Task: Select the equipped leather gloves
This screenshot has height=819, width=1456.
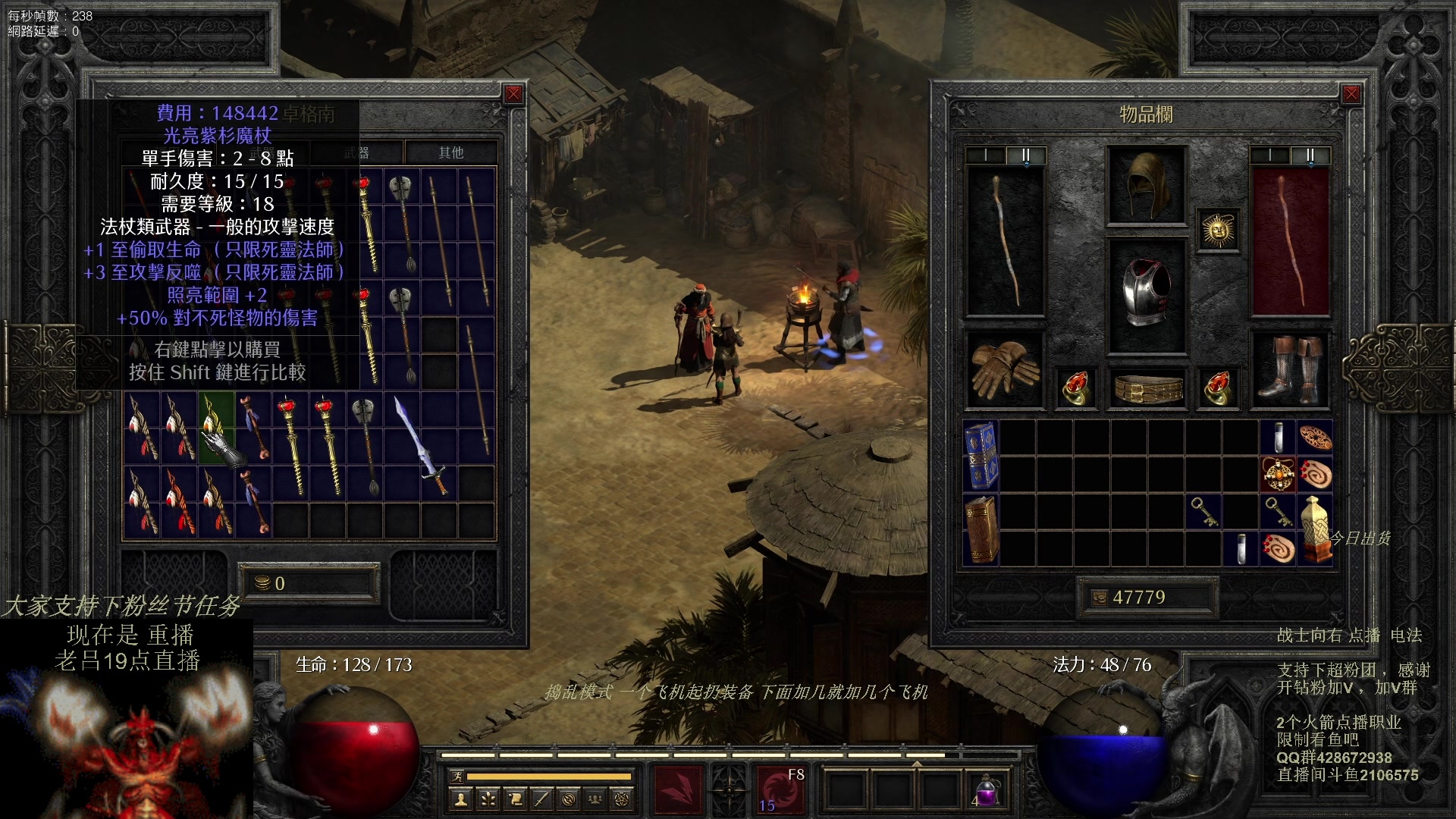Action: click(1004, 369)
